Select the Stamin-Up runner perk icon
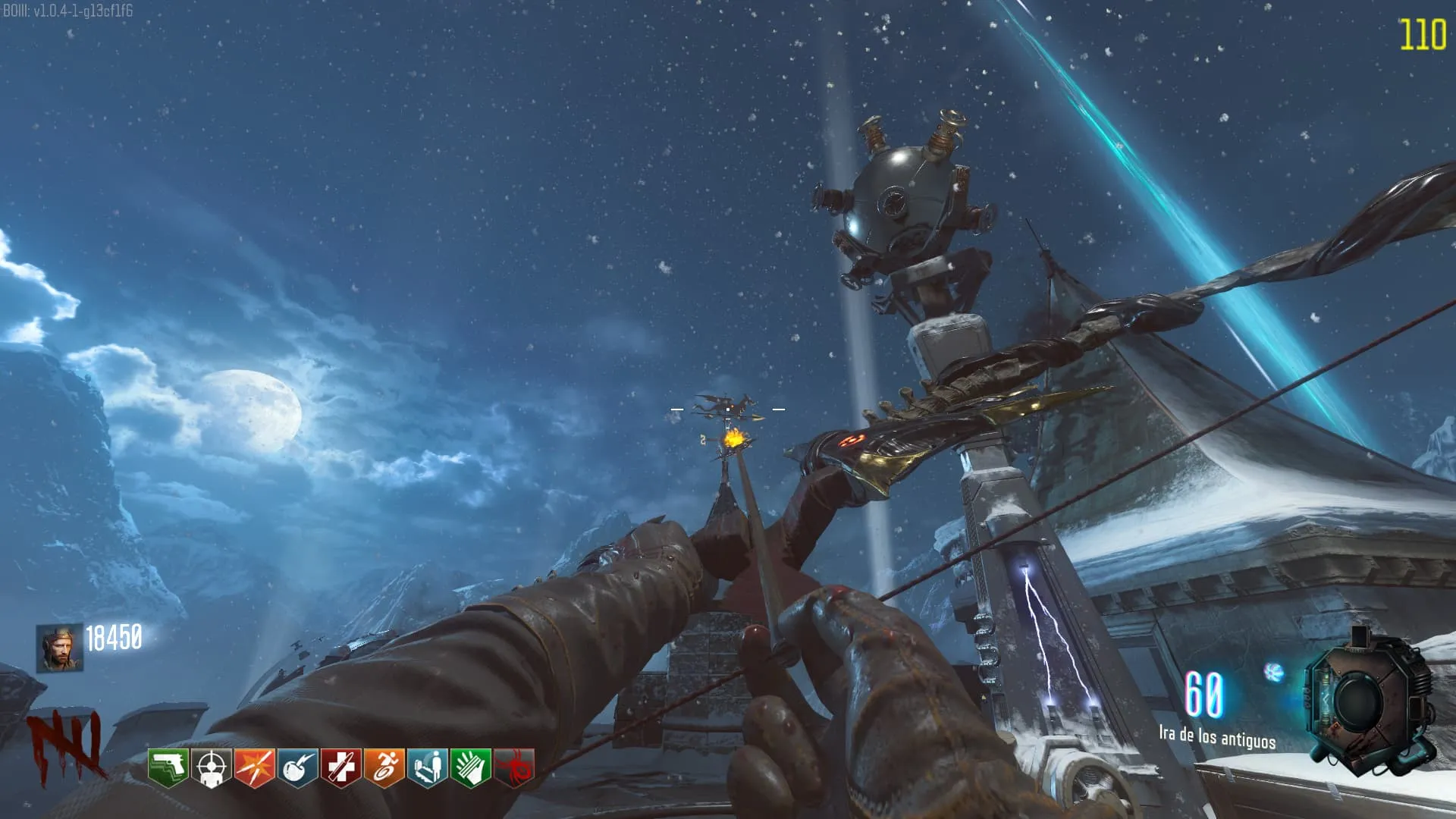The width and height of the screenshot is (1456, 819). (384, 767)
